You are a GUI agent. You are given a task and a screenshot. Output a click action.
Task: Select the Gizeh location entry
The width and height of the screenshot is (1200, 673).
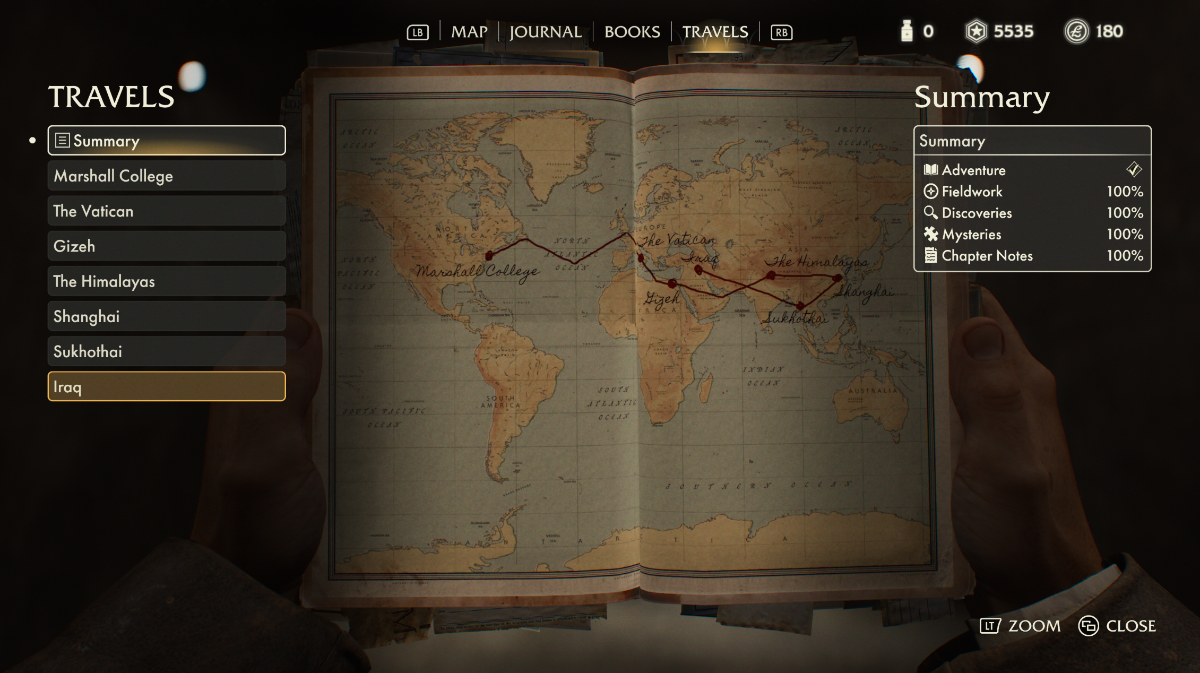point(167,246)
